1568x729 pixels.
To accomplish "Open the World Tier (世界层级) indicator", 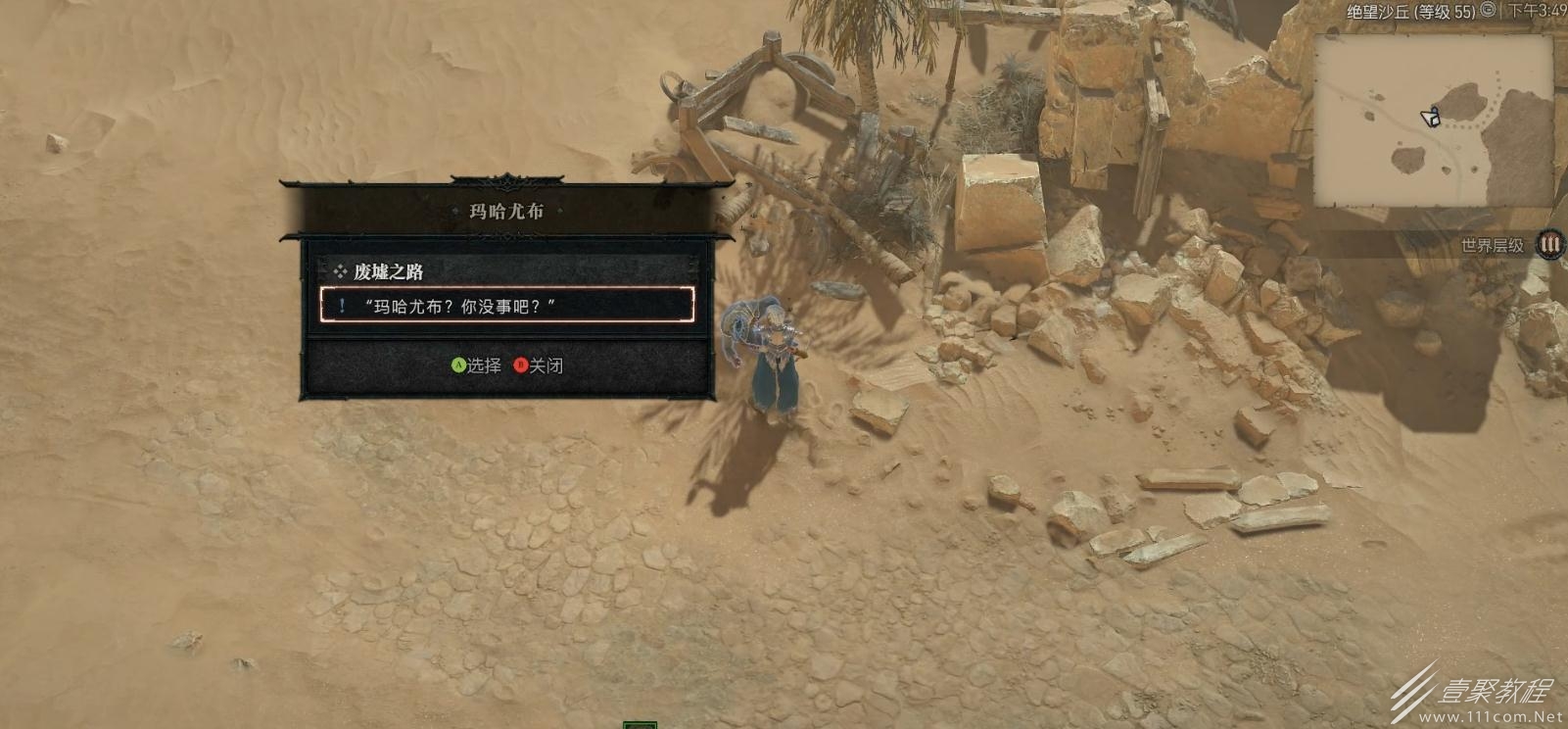I will click(x=1548, y=245).
